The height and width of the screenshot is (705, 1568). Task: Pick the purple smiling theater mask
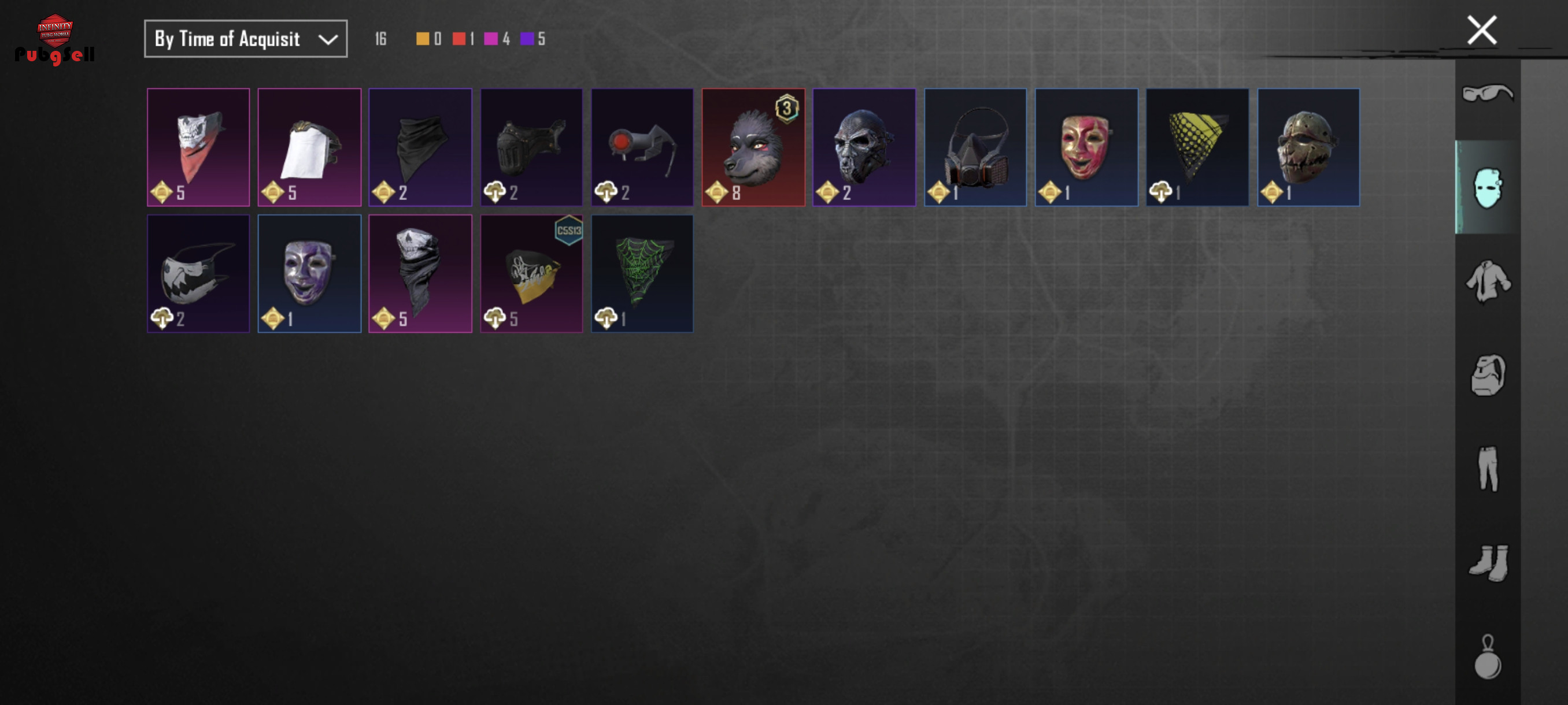pyautogui.click(x=309, y=273)
